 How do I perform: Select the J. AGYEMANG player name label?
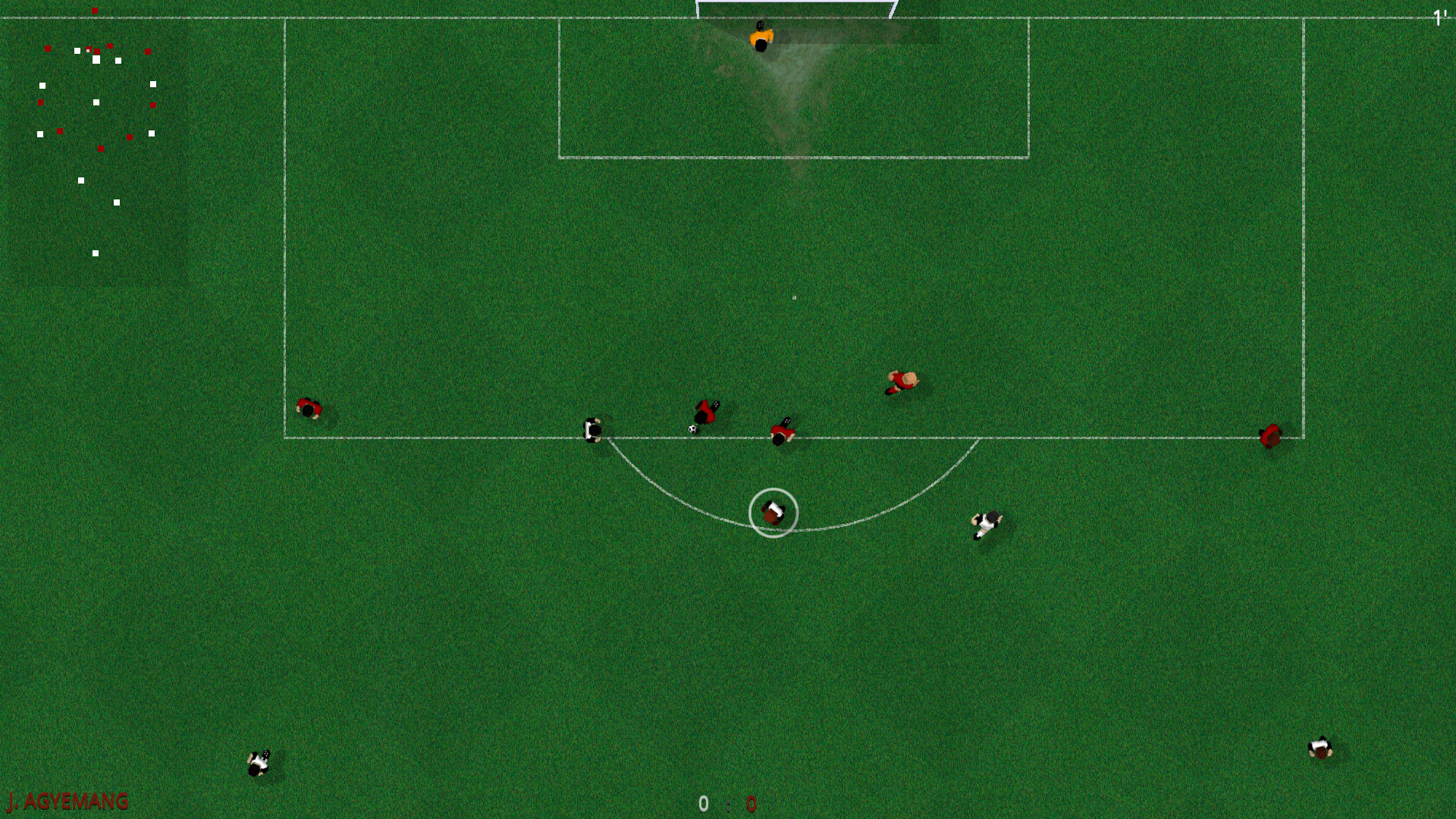[x=64, y=802]
